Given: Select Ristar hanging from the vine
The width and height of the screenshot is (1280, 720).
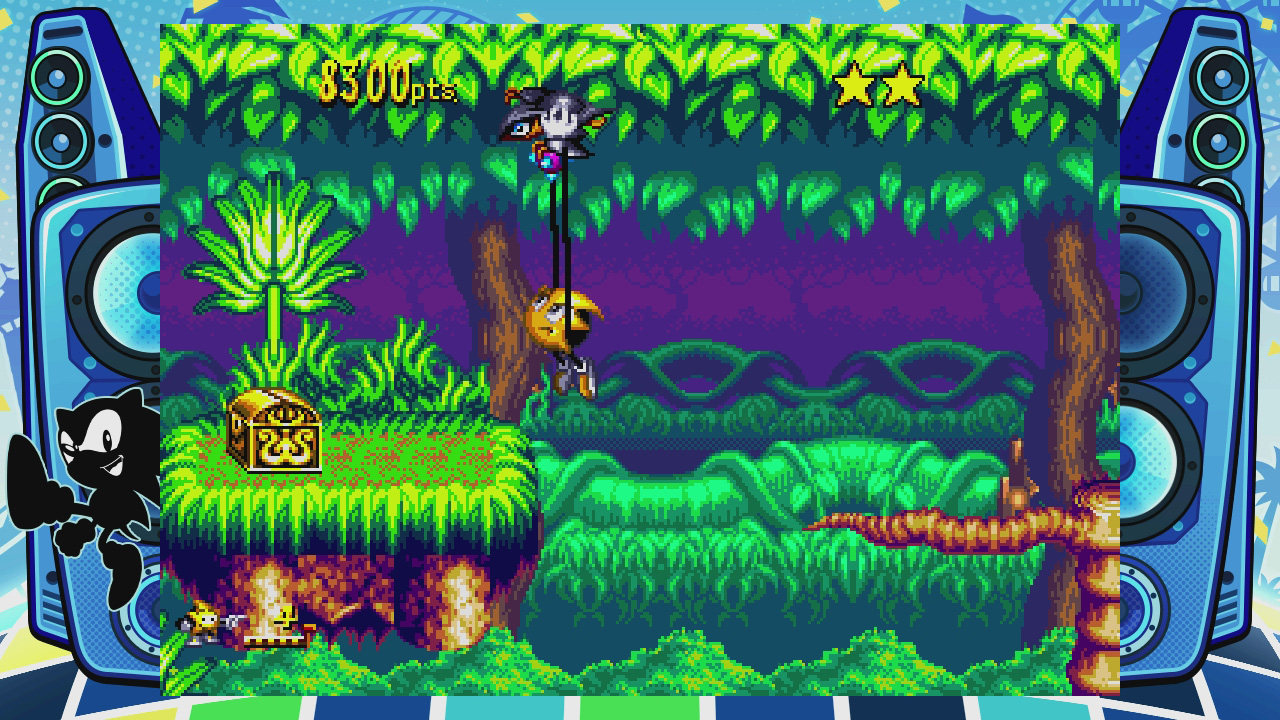Looking at the screenshot, I should click(x=562, y=320).
